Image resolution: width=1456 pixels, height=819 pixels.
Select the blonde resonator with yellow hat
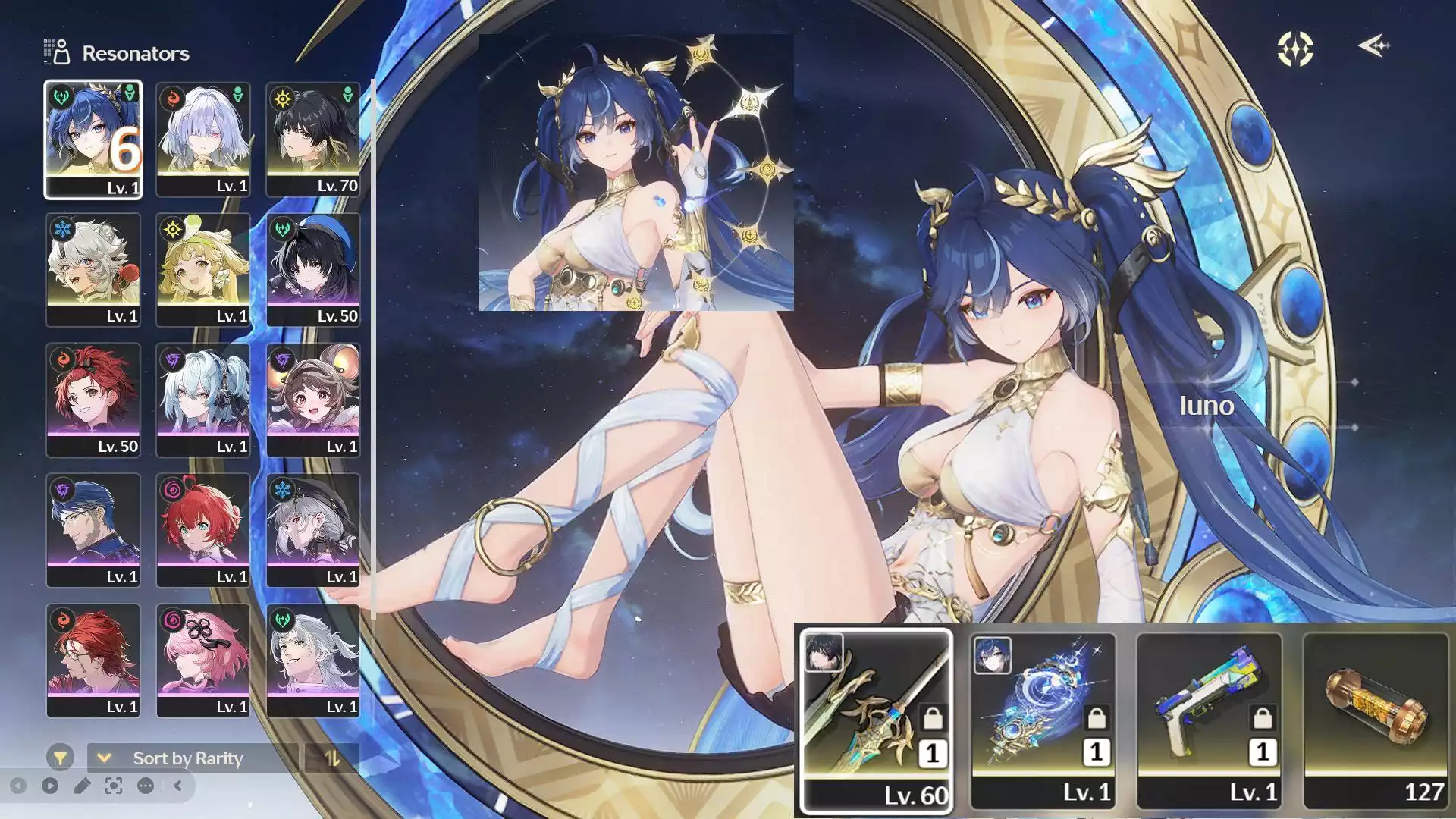(202, 270)
